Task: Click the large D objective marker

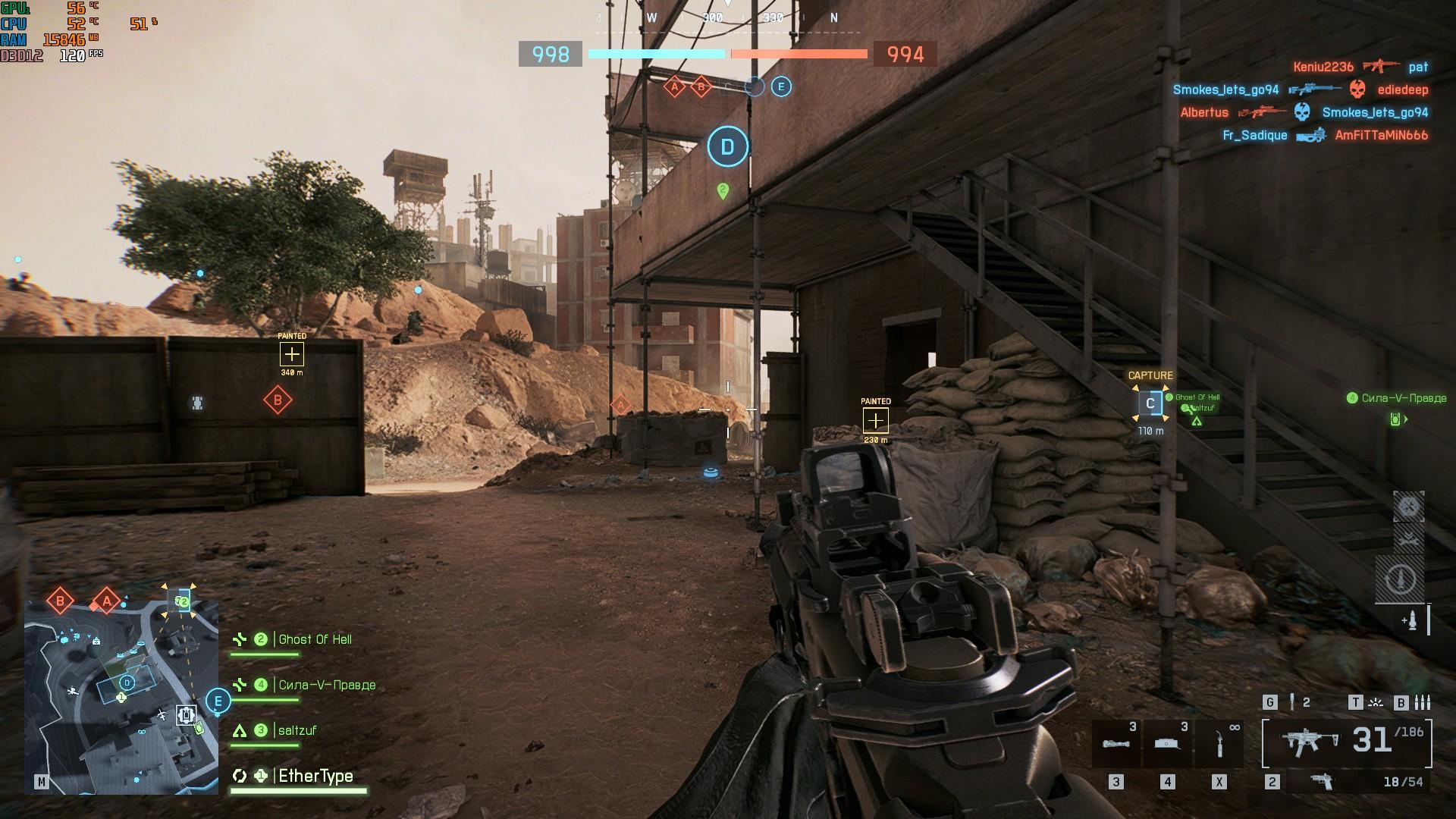Action: pos(727,146)
